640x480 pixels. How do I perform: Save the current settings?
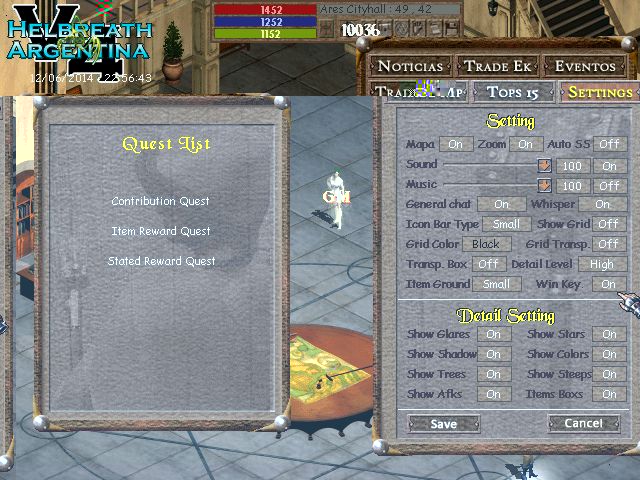click(443, 424)
